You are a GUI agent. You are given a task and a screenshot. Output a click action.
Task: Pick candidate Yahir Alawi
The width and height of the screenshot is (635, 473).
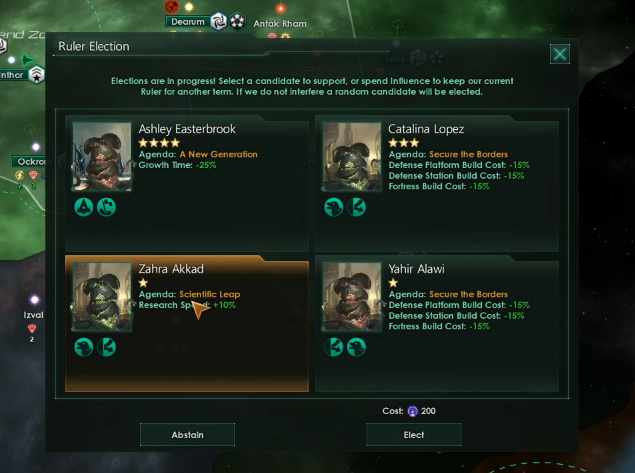click(436, 325)
